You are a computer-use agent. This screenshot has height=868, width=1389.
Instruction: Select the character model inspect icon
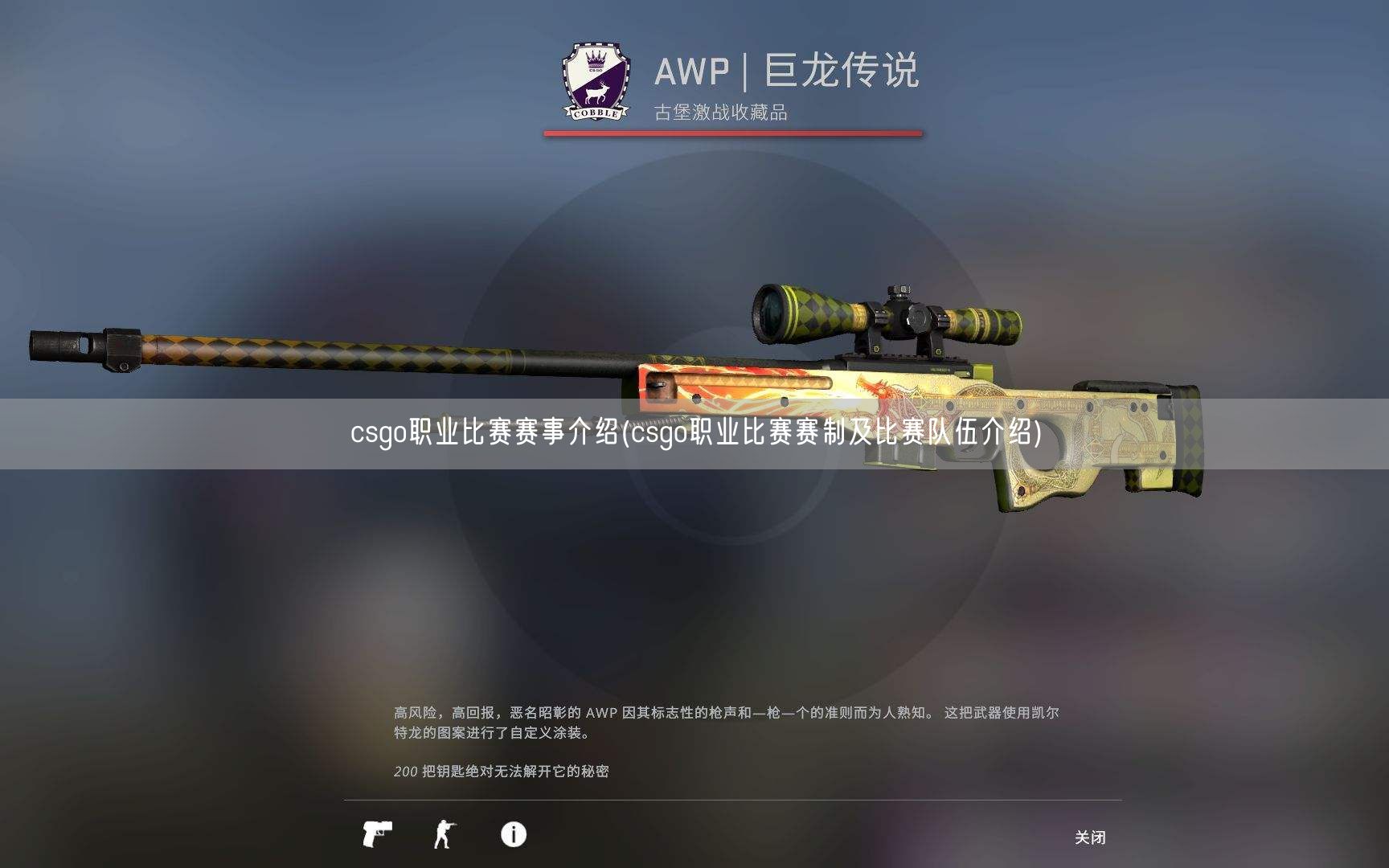point(443,836)
